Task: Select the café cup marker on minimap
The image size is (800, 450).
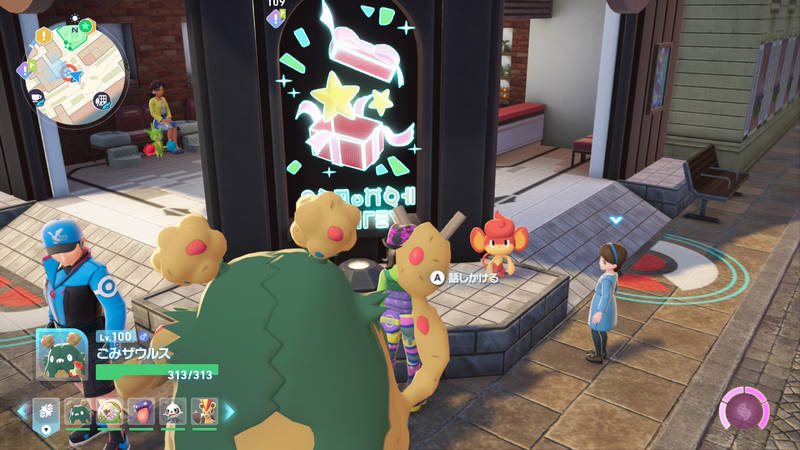Action: click(35, 97)
